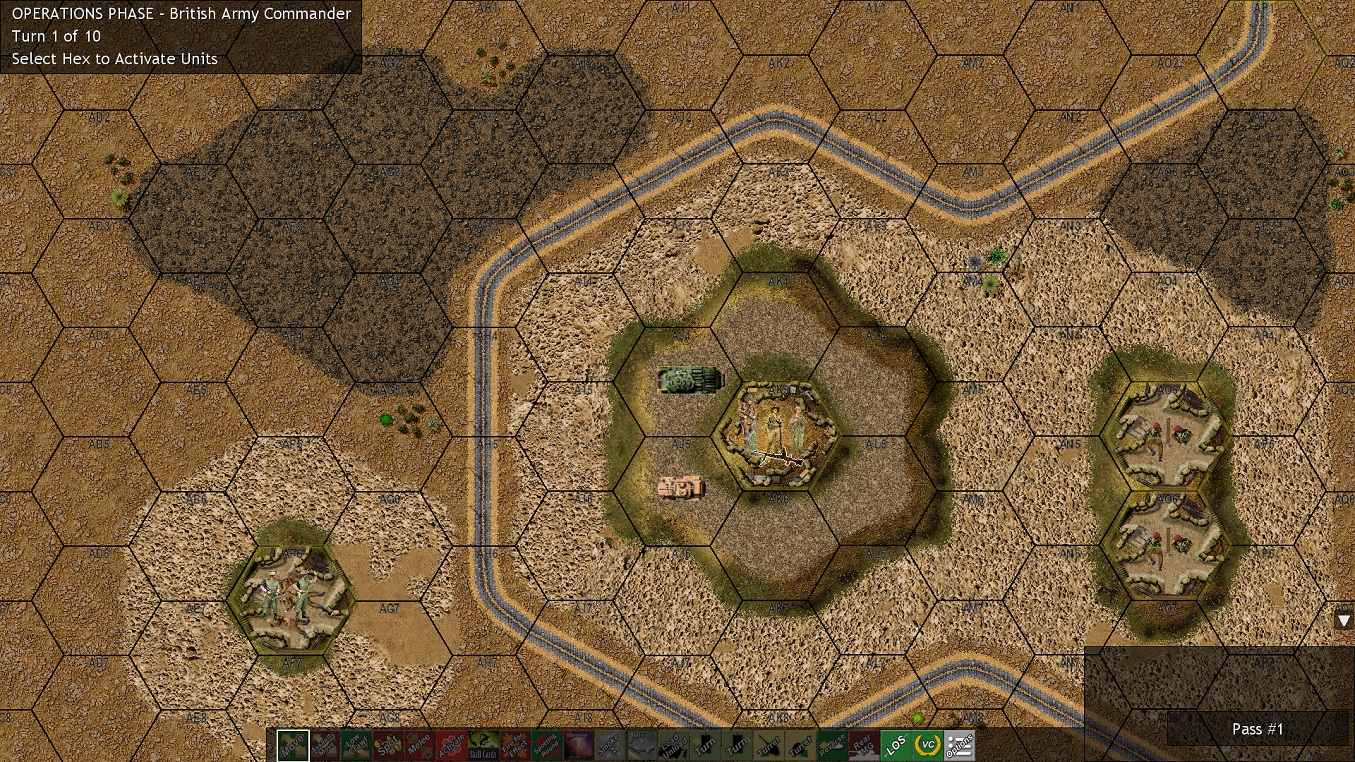Open the Options menu

point(960,745)
